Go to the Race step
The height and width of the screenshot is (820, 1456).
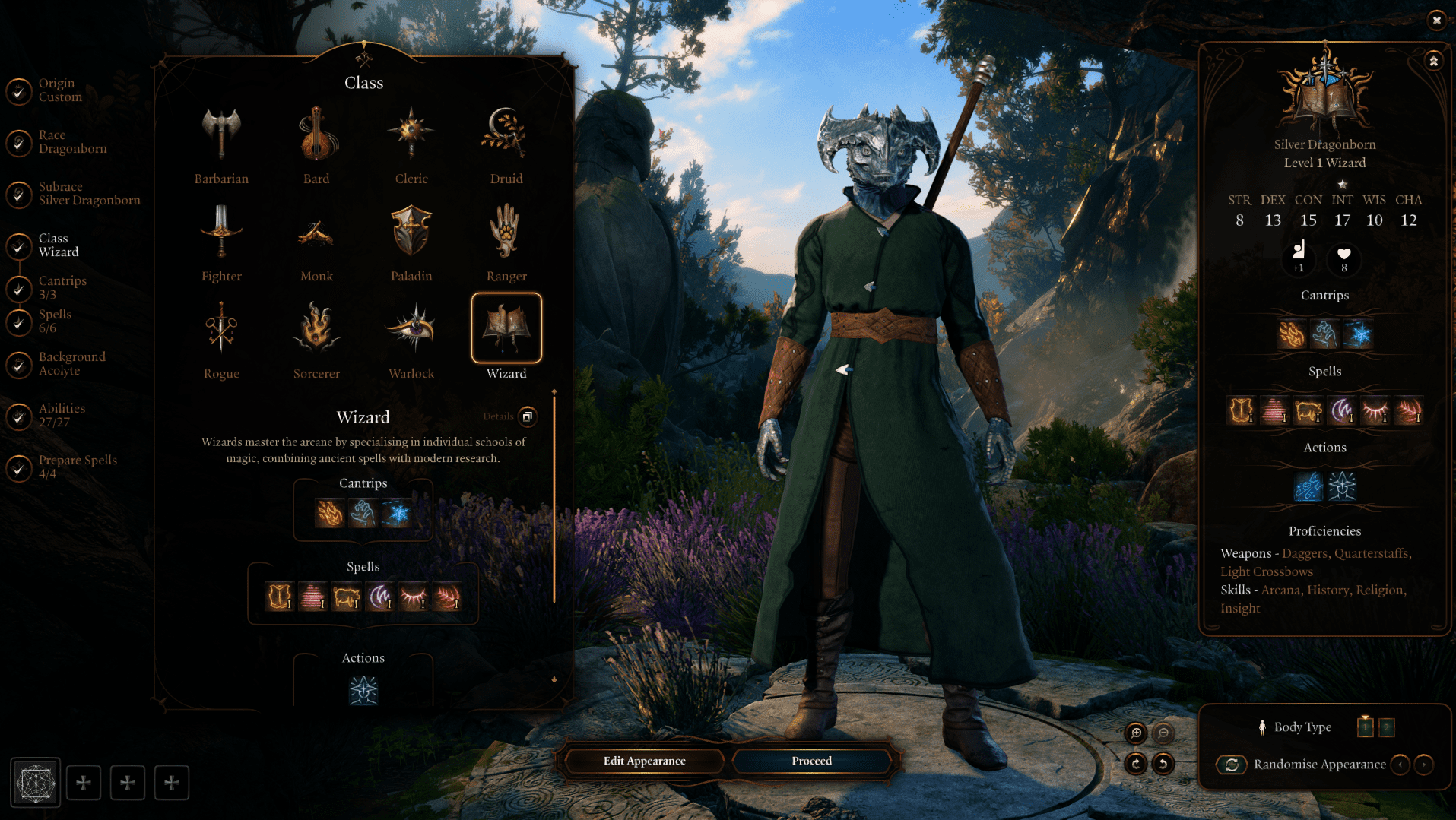72,142
